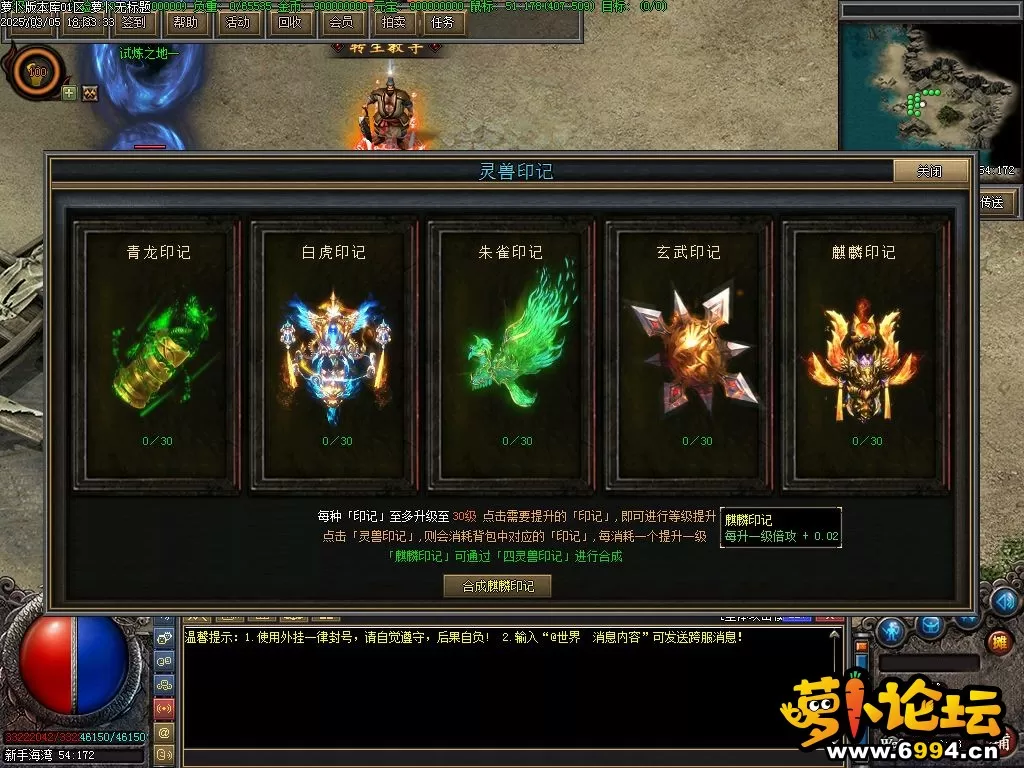Open the 签到 sign-in menu
The image size is (1024, 768).
tap(133, 22)
